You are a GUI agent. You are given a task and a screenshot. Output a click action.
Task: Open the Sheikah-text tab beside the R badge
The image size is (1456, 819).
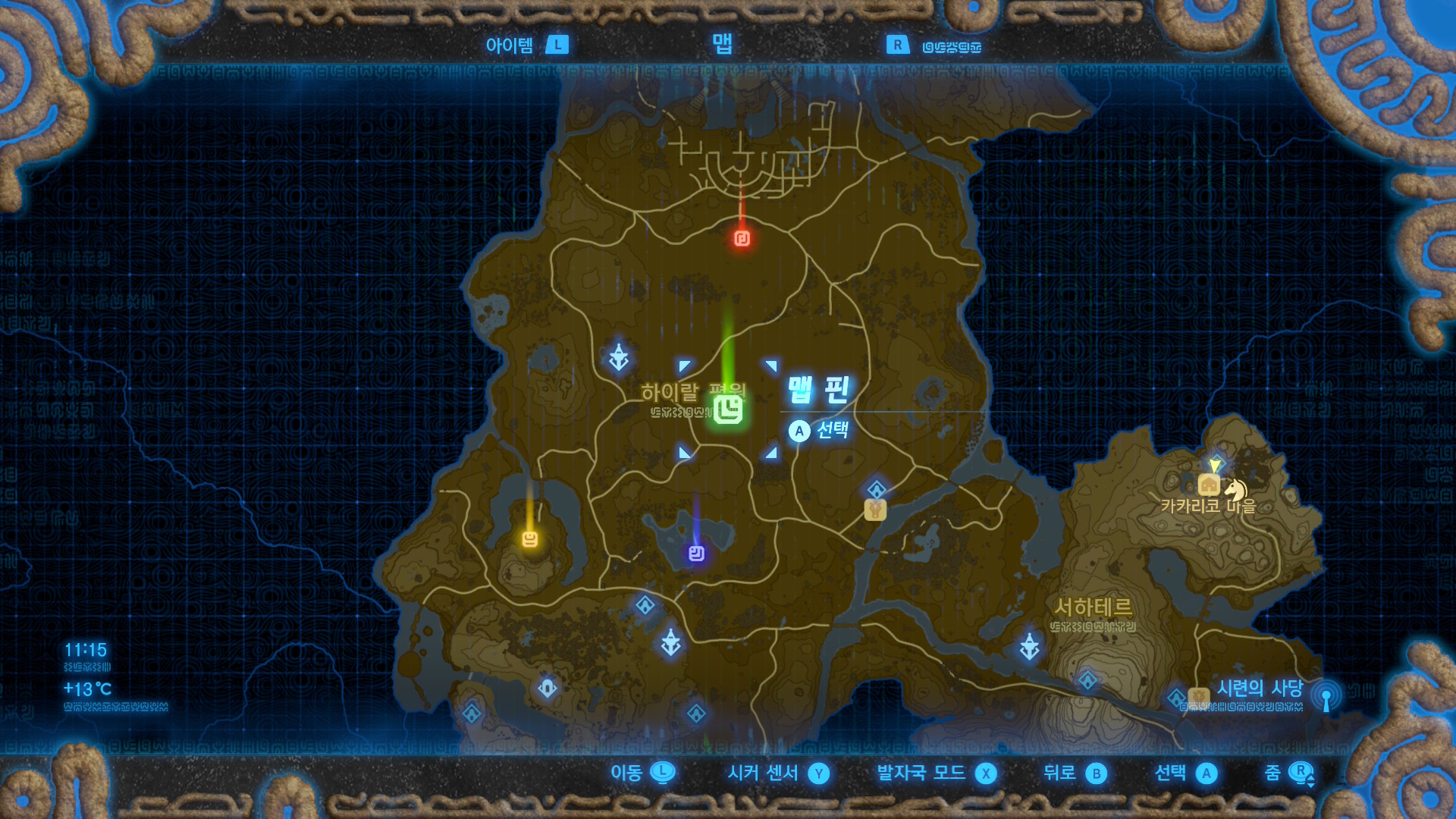(x=951, y=47)
